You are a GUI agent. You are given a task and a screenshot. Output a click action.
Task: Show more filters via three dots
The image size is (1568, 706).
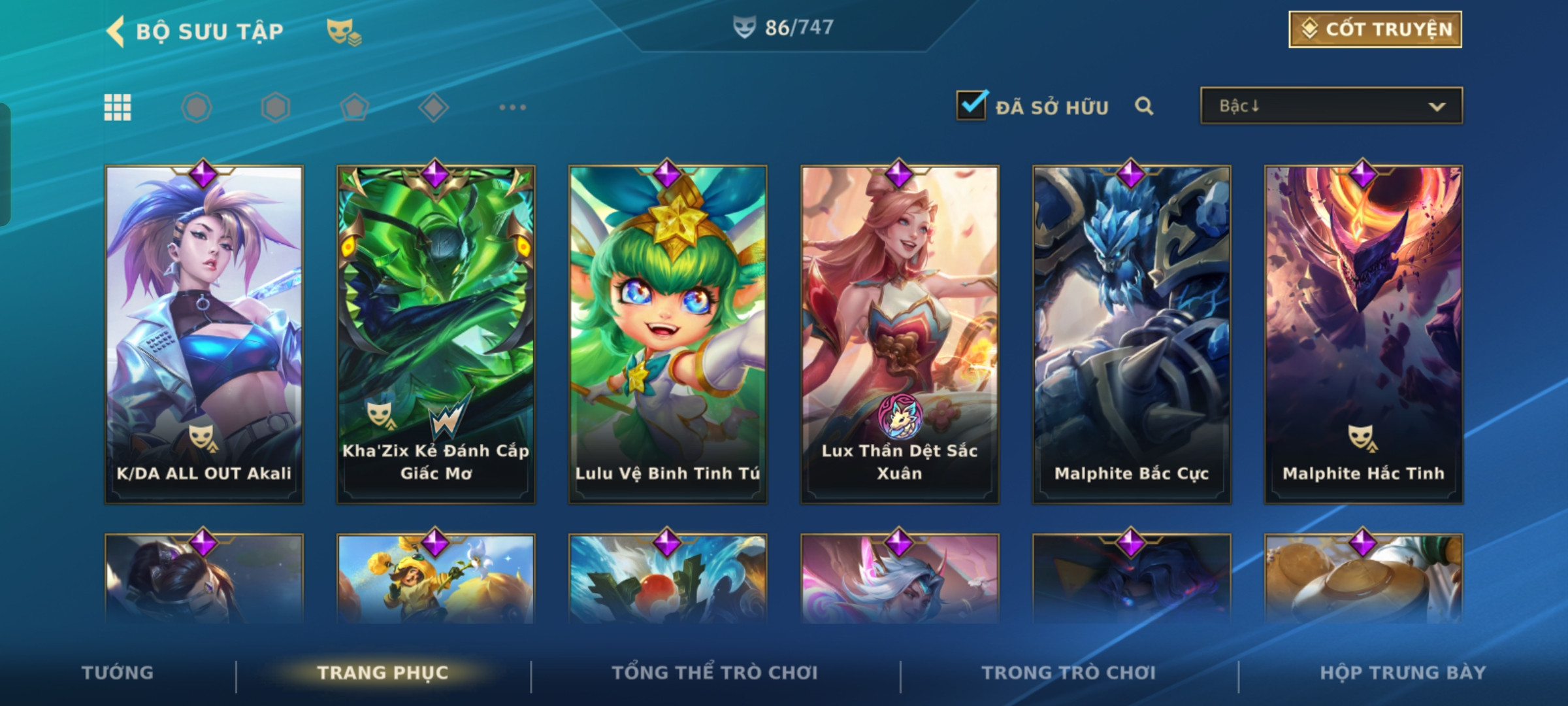tap(512, 107)
